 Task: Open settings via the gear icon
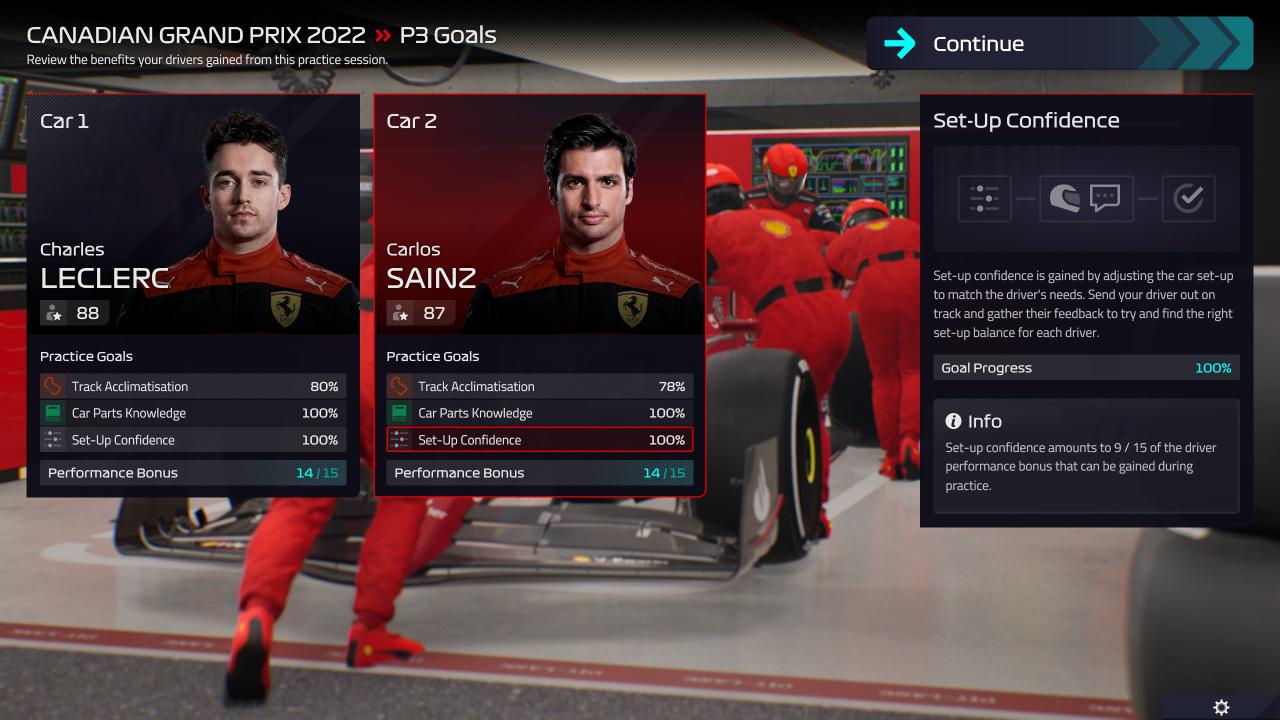coord(1221,707)
